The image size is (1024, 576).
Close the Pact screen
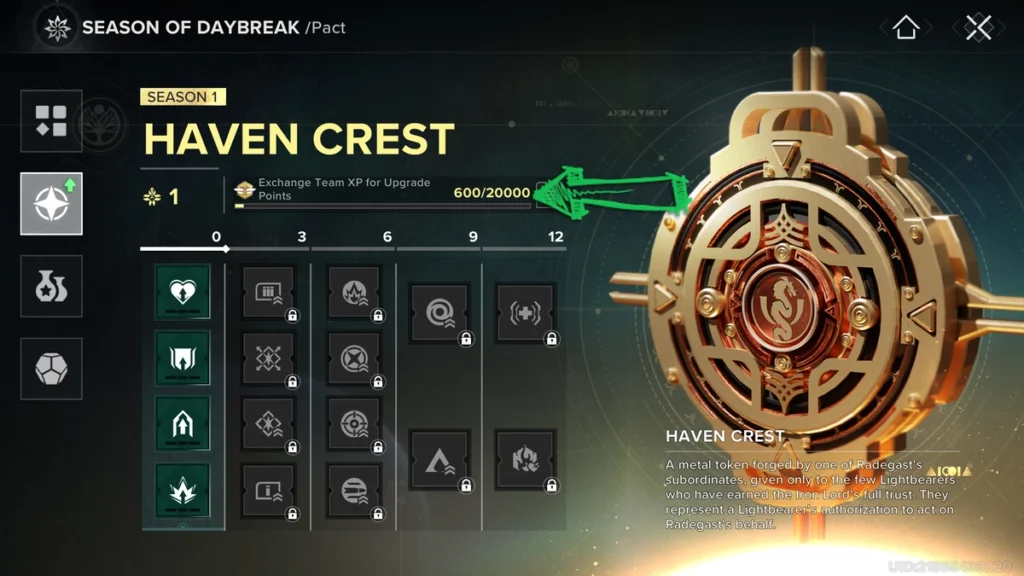[978, 27]
